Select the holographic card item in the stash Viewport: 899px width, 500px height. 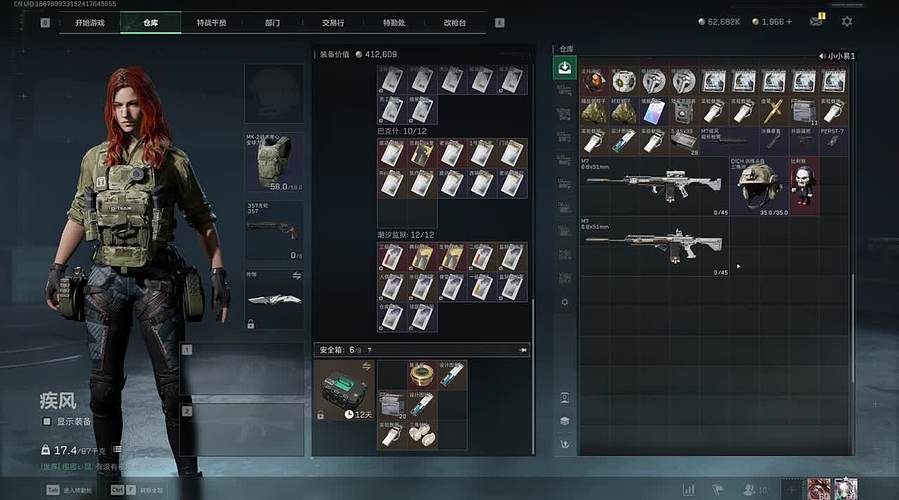point(653,110)
